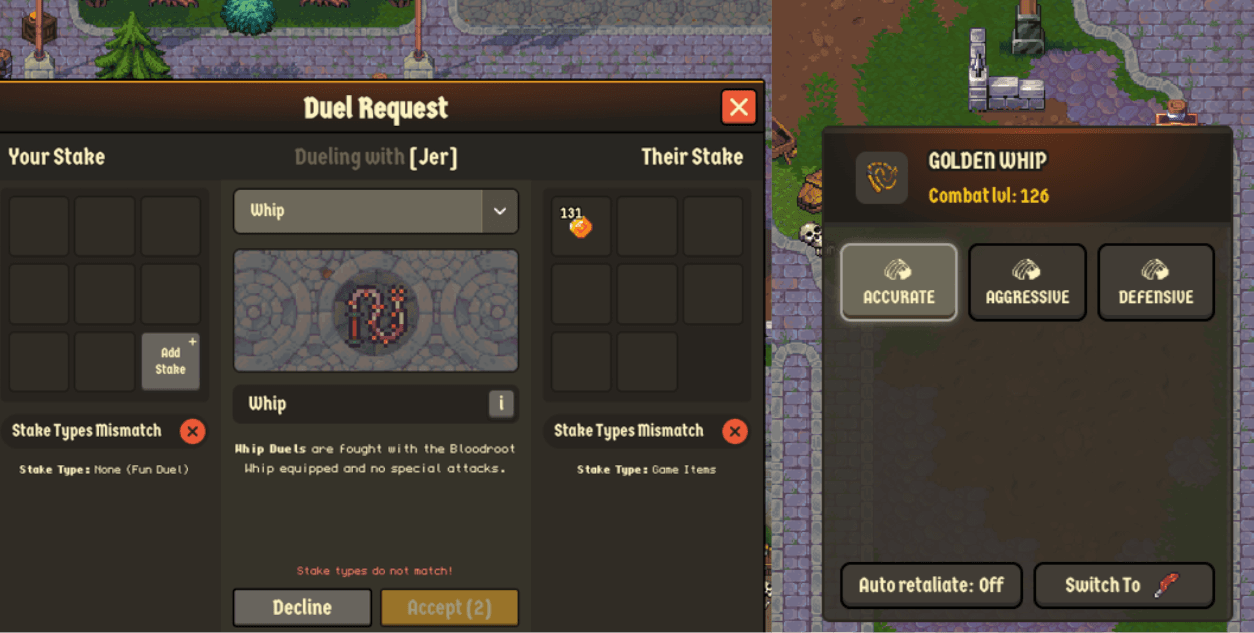Screen dimensions: 1254x633
Task: Decline the duel request
Action: pyautogui.click(x=302, y=607)
